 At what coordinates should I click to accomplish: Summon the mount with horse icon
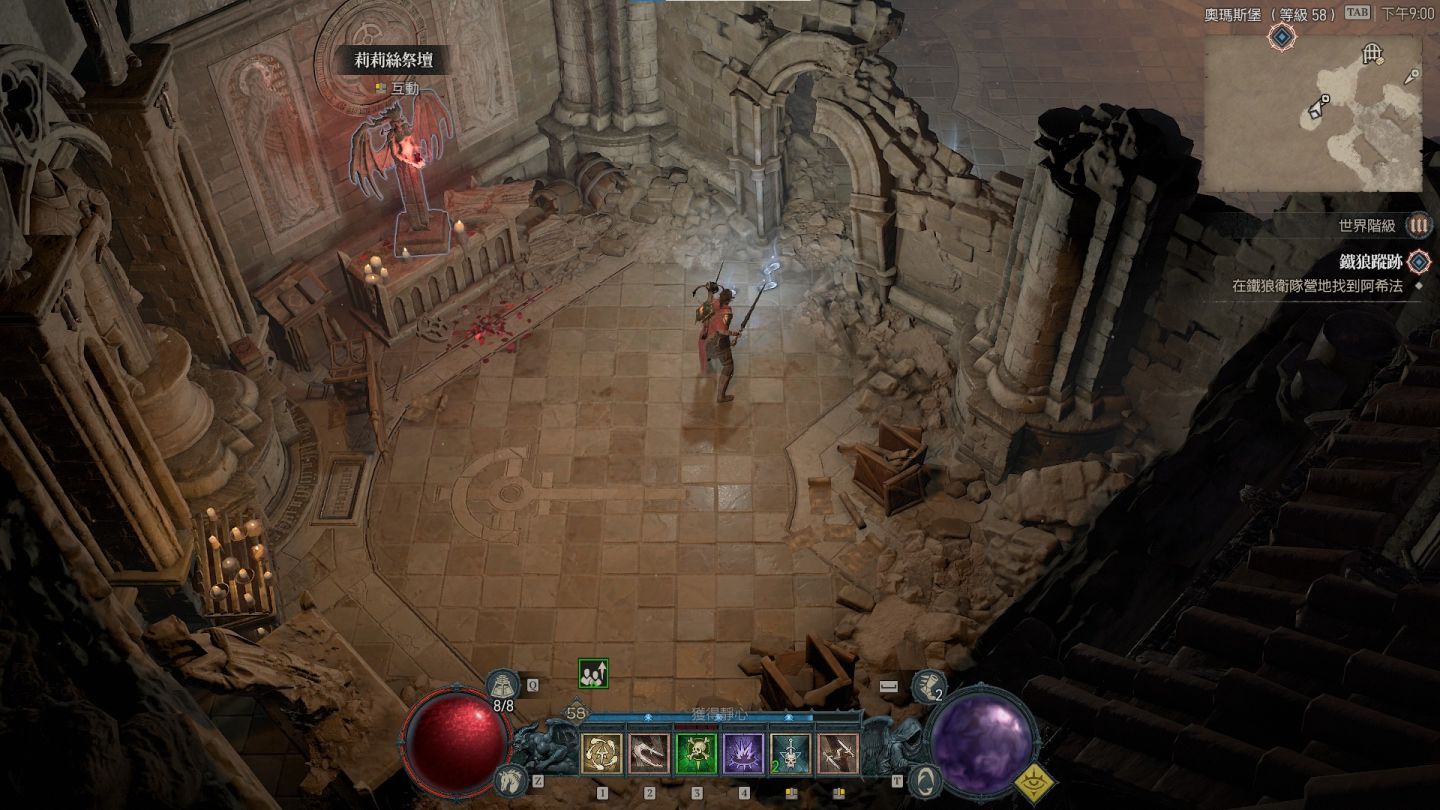pos(510,779)
